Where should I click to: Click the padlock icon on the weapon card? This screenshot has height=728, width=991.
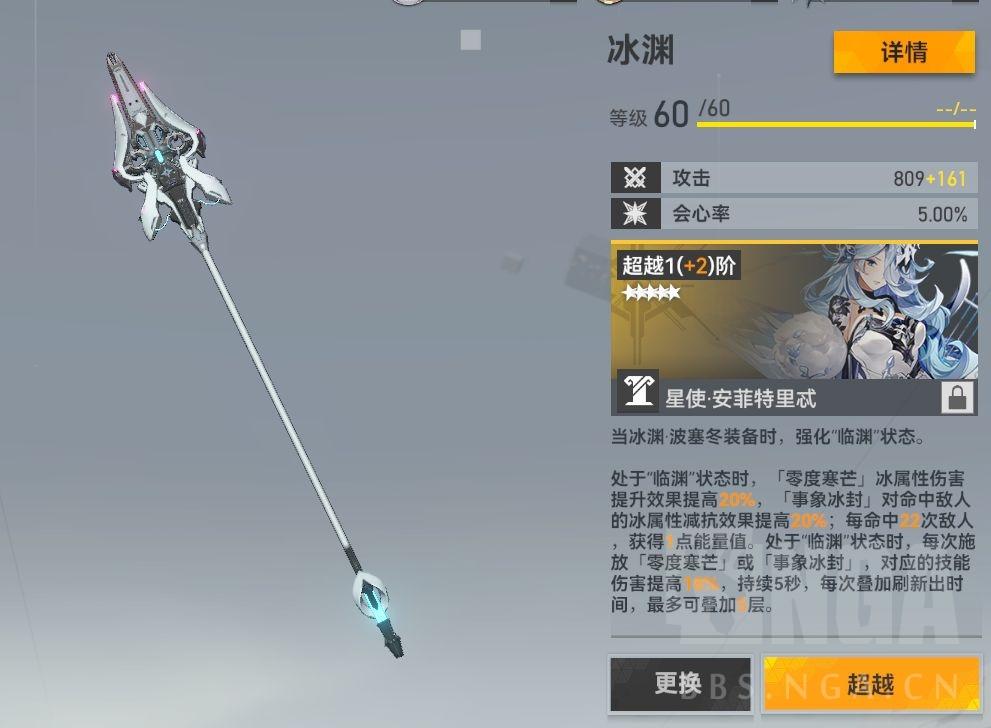[x=957, y=398]
